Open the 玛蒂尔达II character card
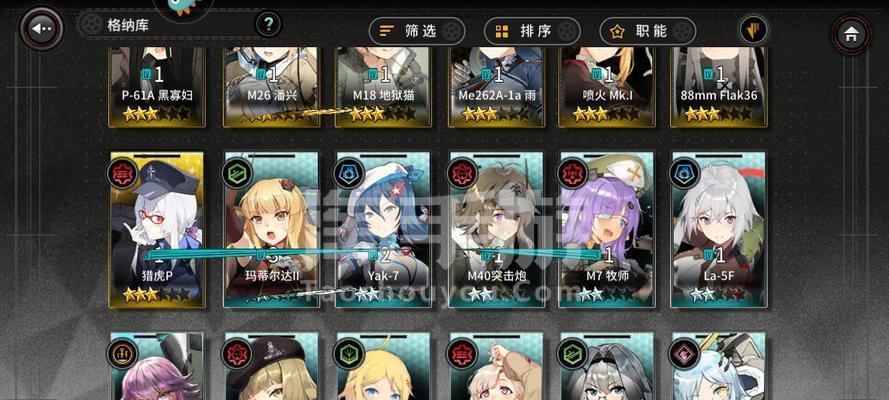 (x=272, y=229)
